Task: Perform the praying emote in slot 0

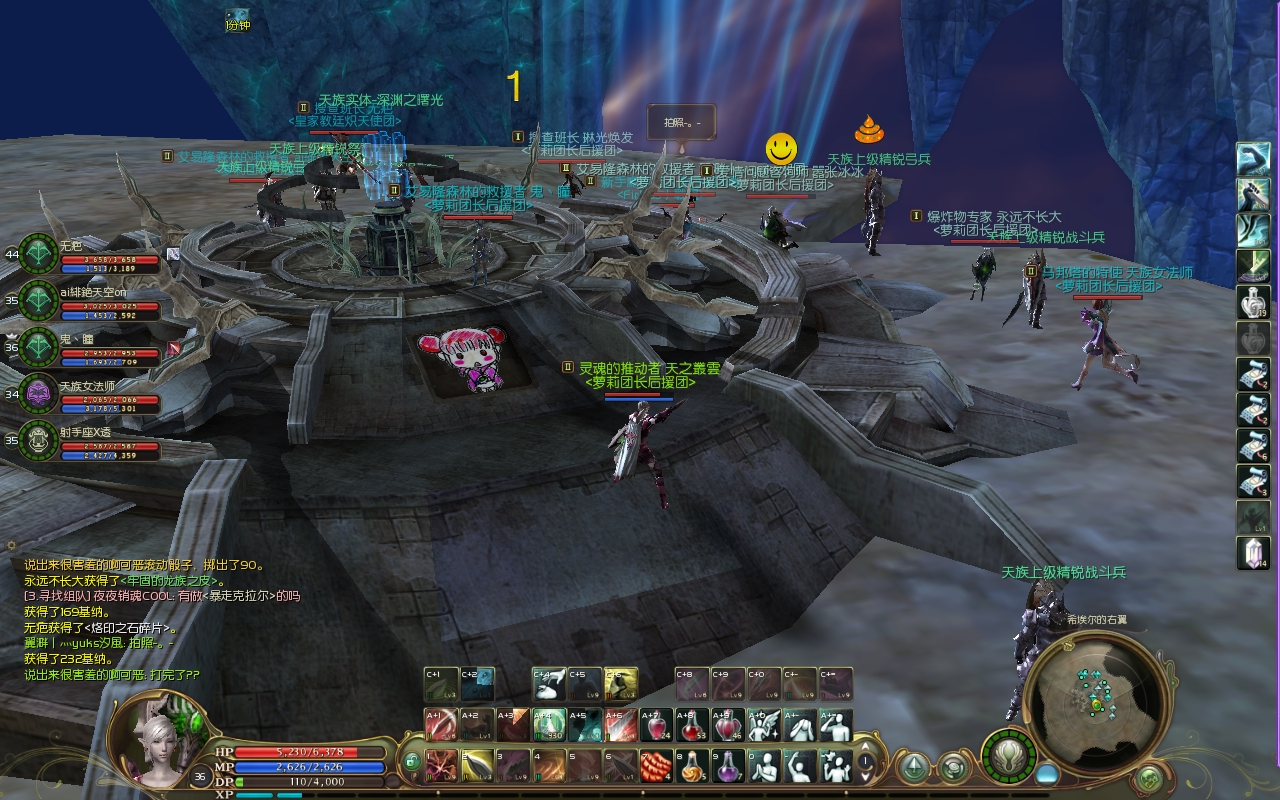Action: [x=764, y=766]
